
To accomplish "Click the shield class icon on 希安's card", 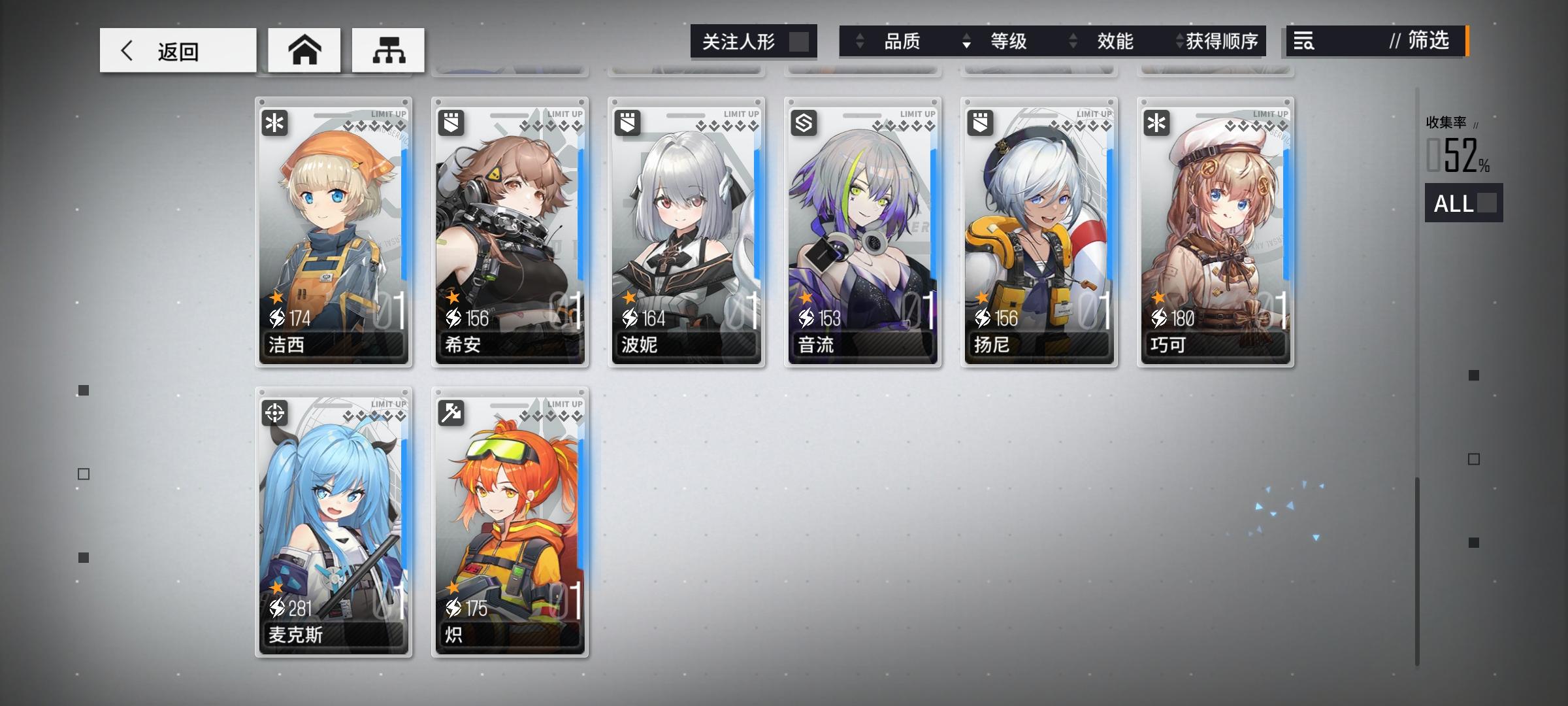I will (x=450, y=124).
